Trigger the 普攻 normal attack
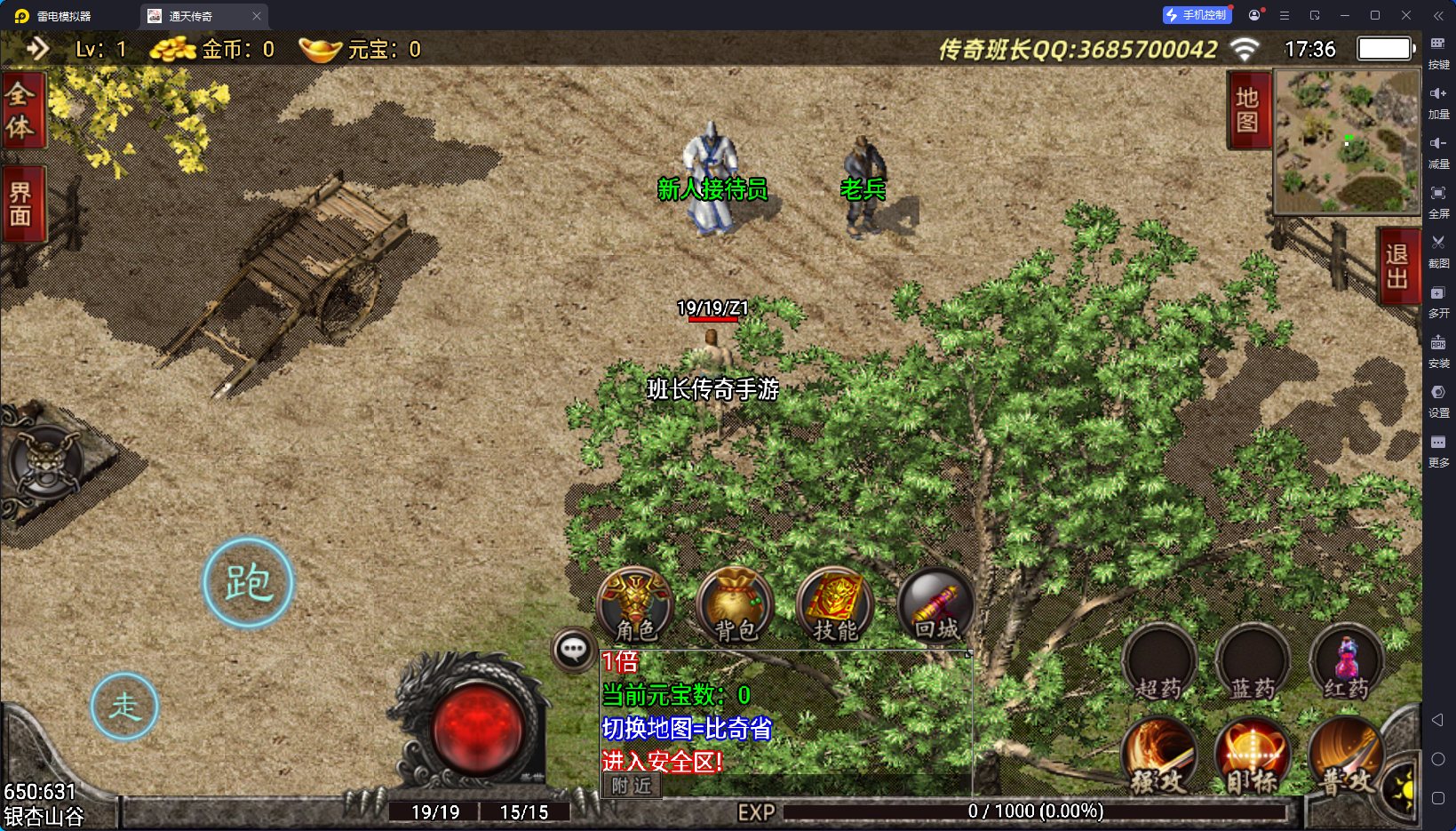1456x831 pixels. (x=1345, y=757)
